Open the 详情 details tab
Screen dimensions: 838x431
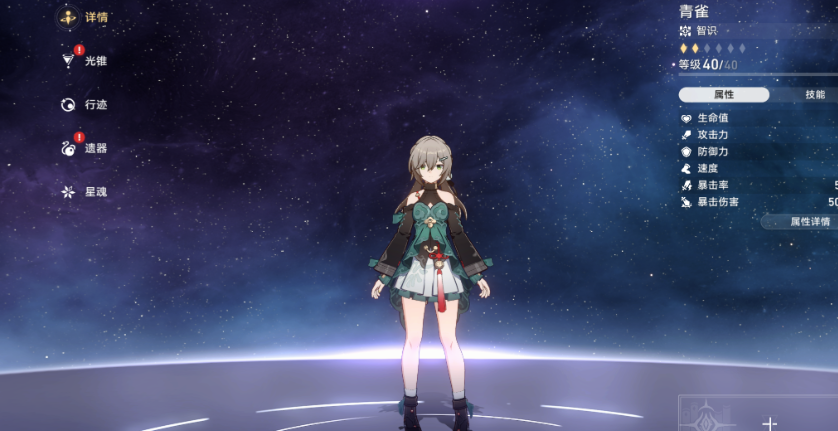click(x=83, y=17)
